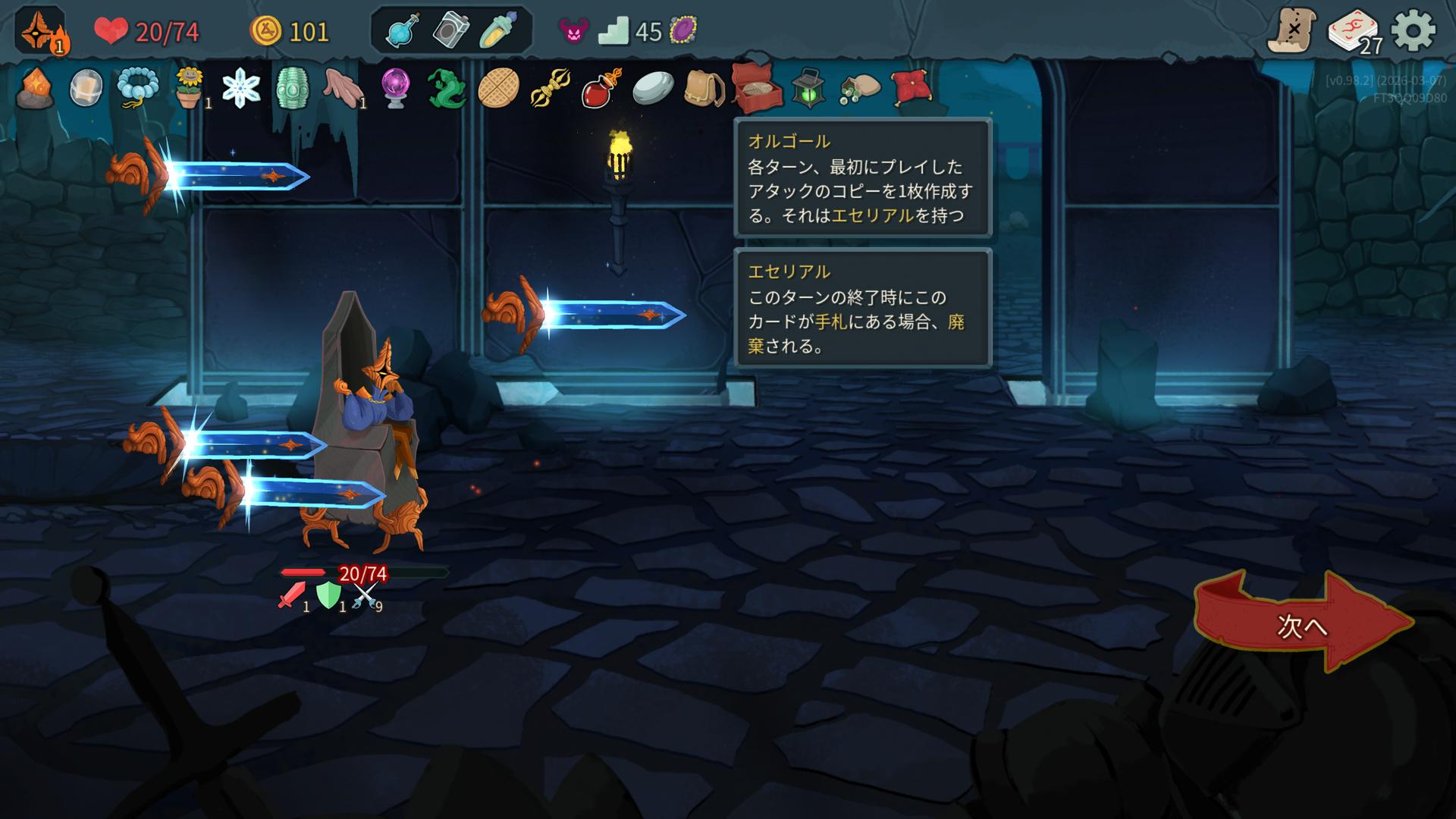Click the purple demon mask icon
The height and width of the screenshot is (819, 1456).
[x=573, y=31]
